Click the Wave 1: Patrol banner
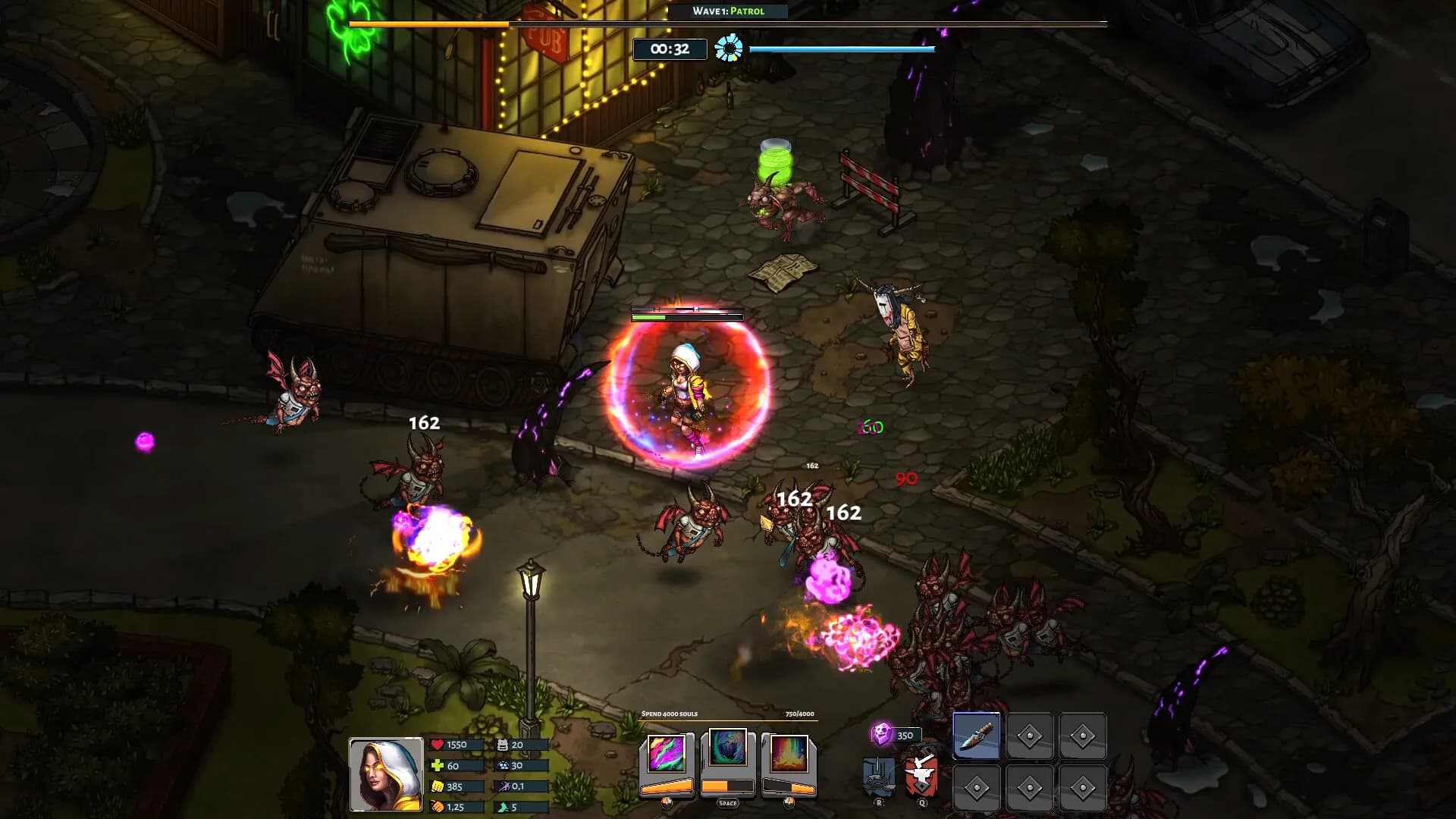 (728, 11)
